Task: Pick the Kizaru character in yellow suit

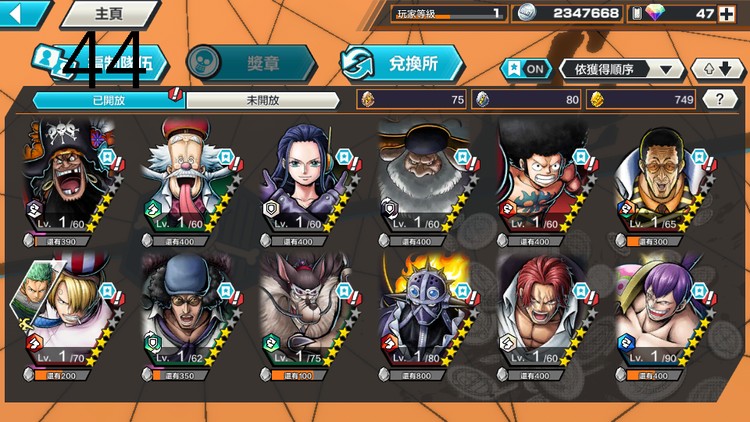Action: [666, 180]
